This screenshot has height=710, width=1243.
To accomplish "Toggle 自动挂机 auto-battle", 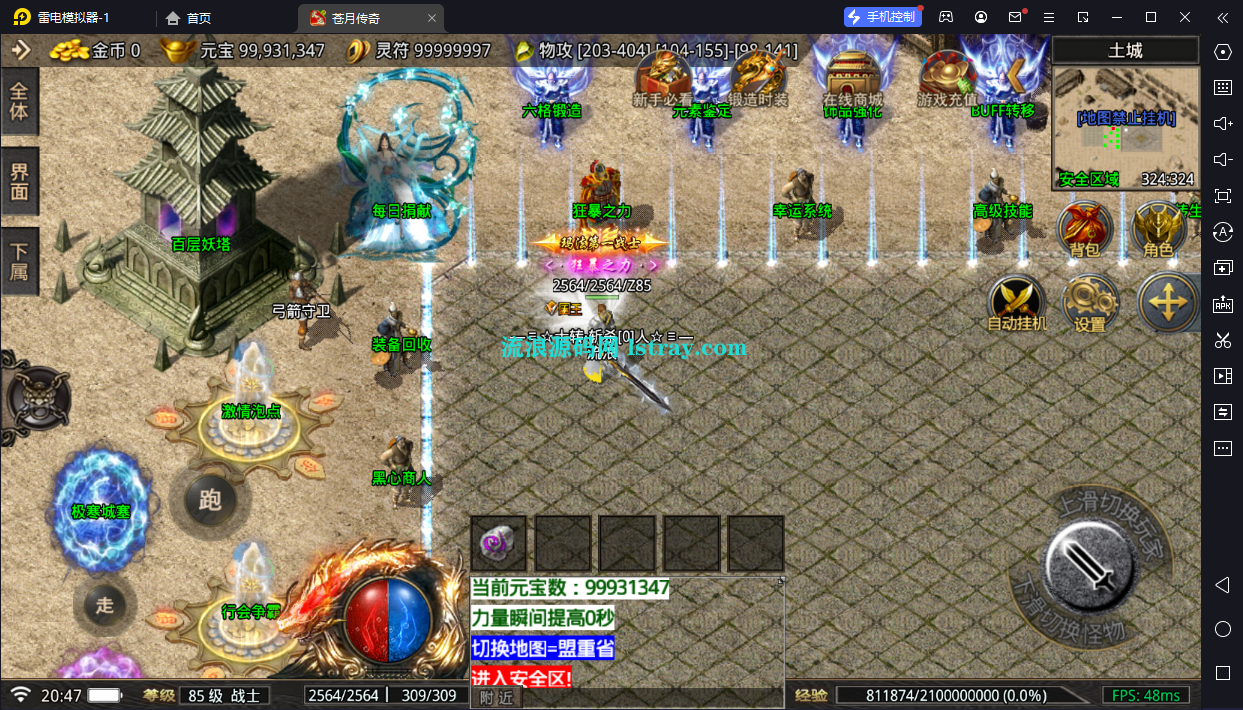I will pos(1016,303).
